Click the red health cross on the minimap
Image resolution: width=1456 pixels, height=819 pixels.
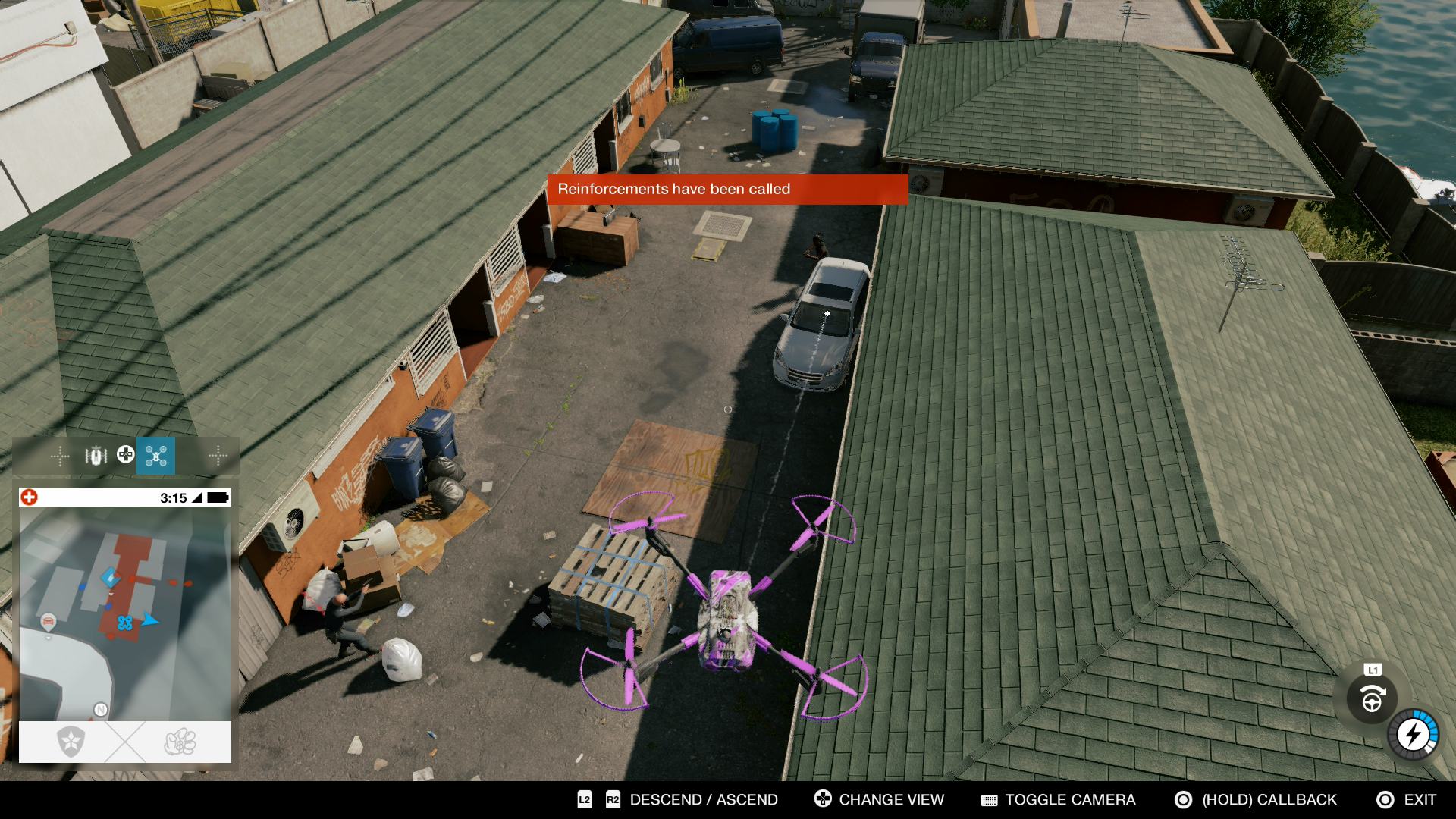click(29, 497)
